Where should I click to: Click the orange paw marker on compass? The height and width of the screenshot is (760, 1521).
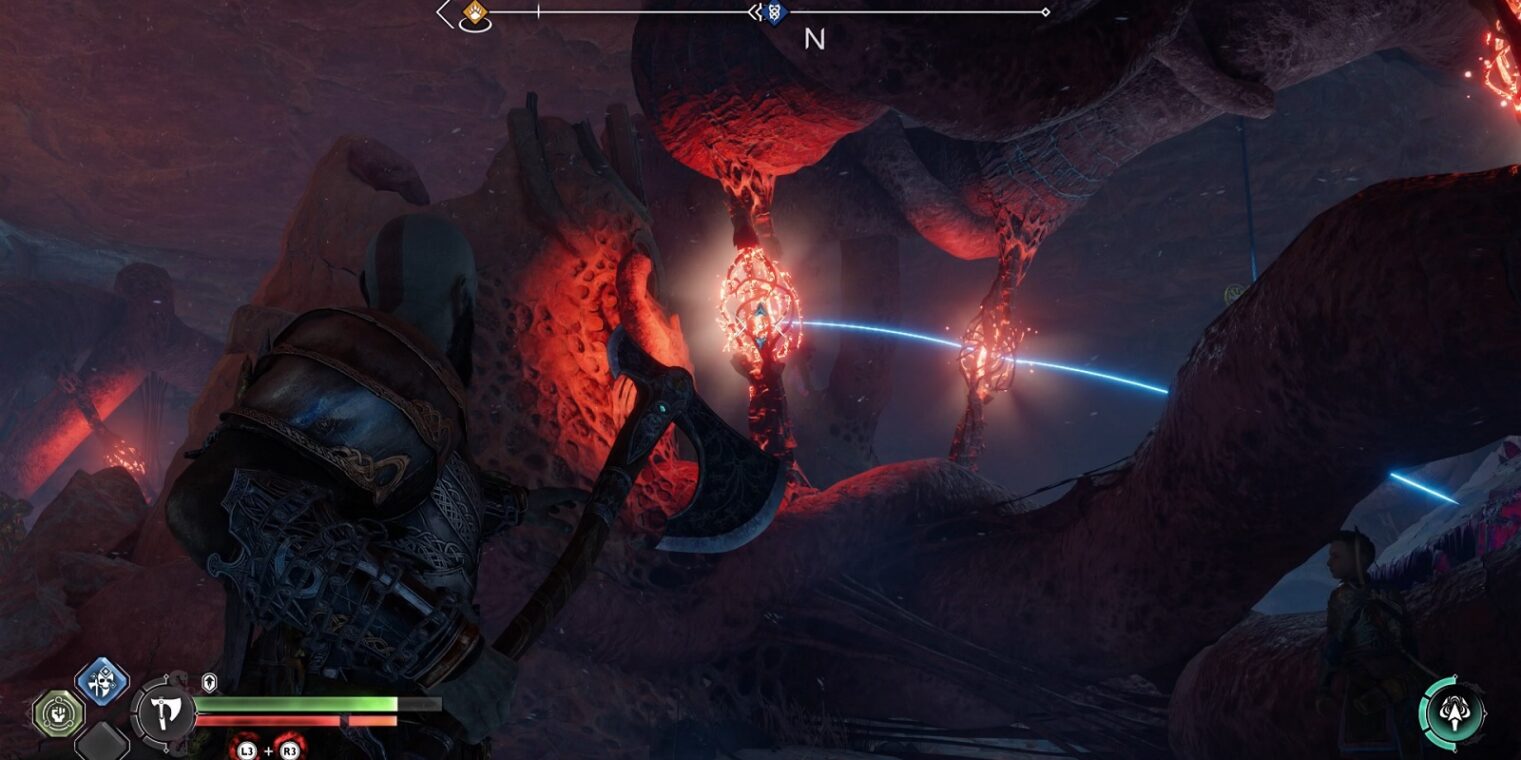pyautogui.click(x=475, y=13)
